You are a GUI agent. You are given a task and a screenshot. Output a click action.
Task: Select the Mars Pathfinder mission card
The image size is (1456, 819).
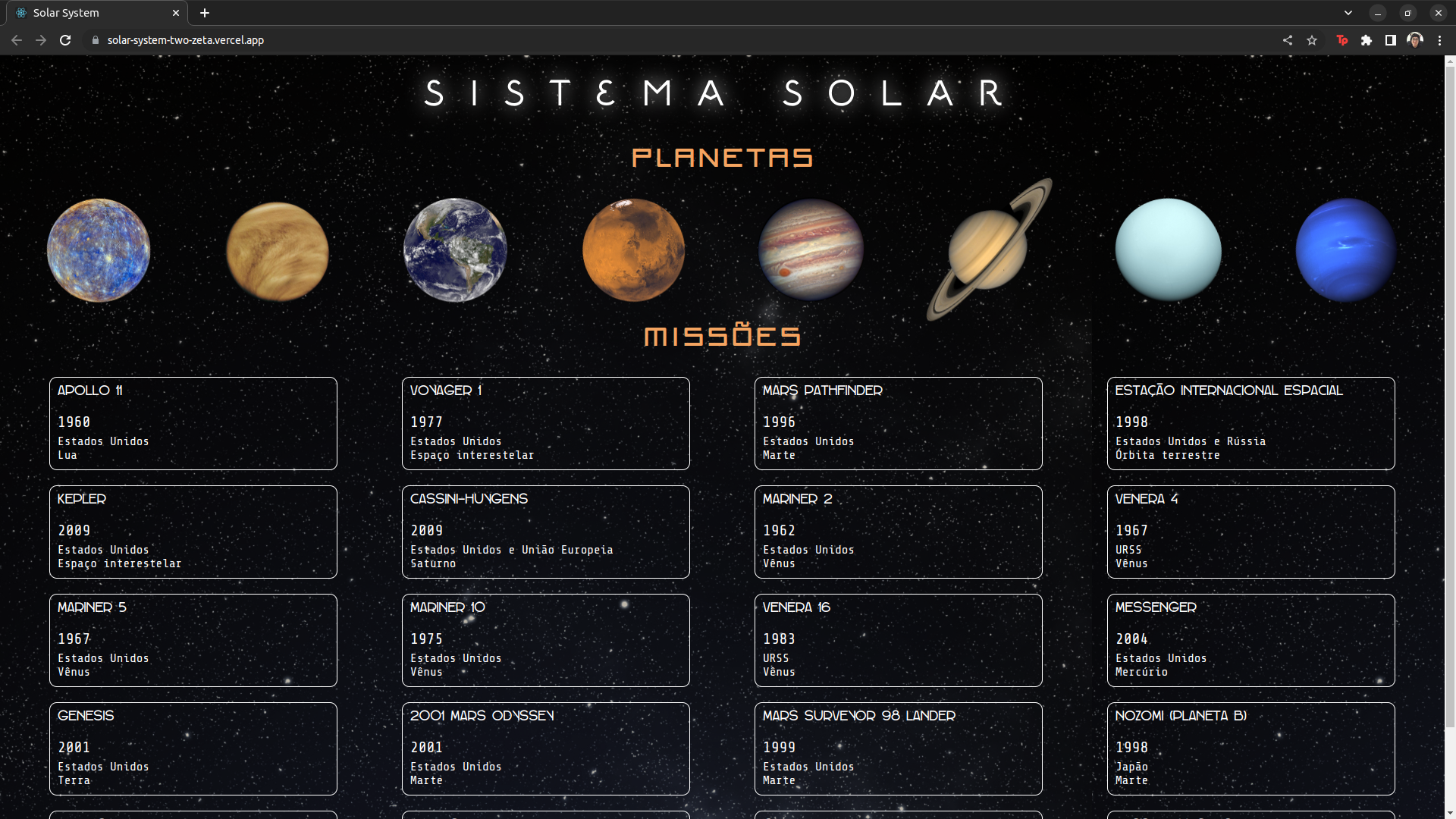click(x=898, y=422)
